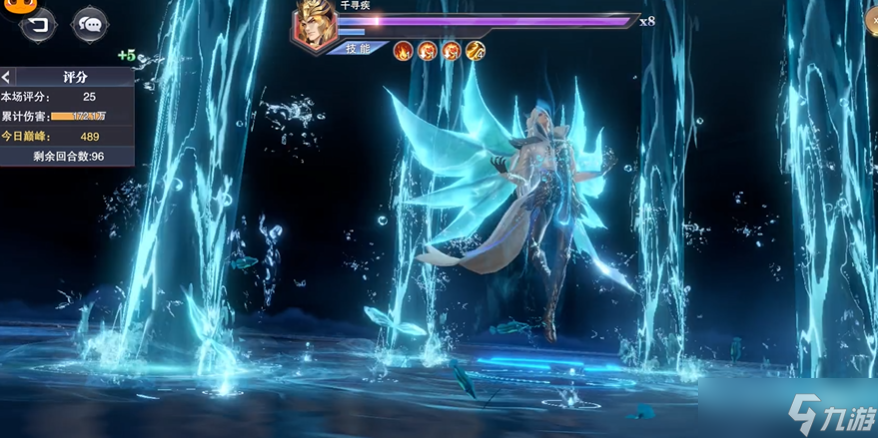This screenshot has height=438, width=878.
Task: View the golden slash skill icon
Action: 475,50
